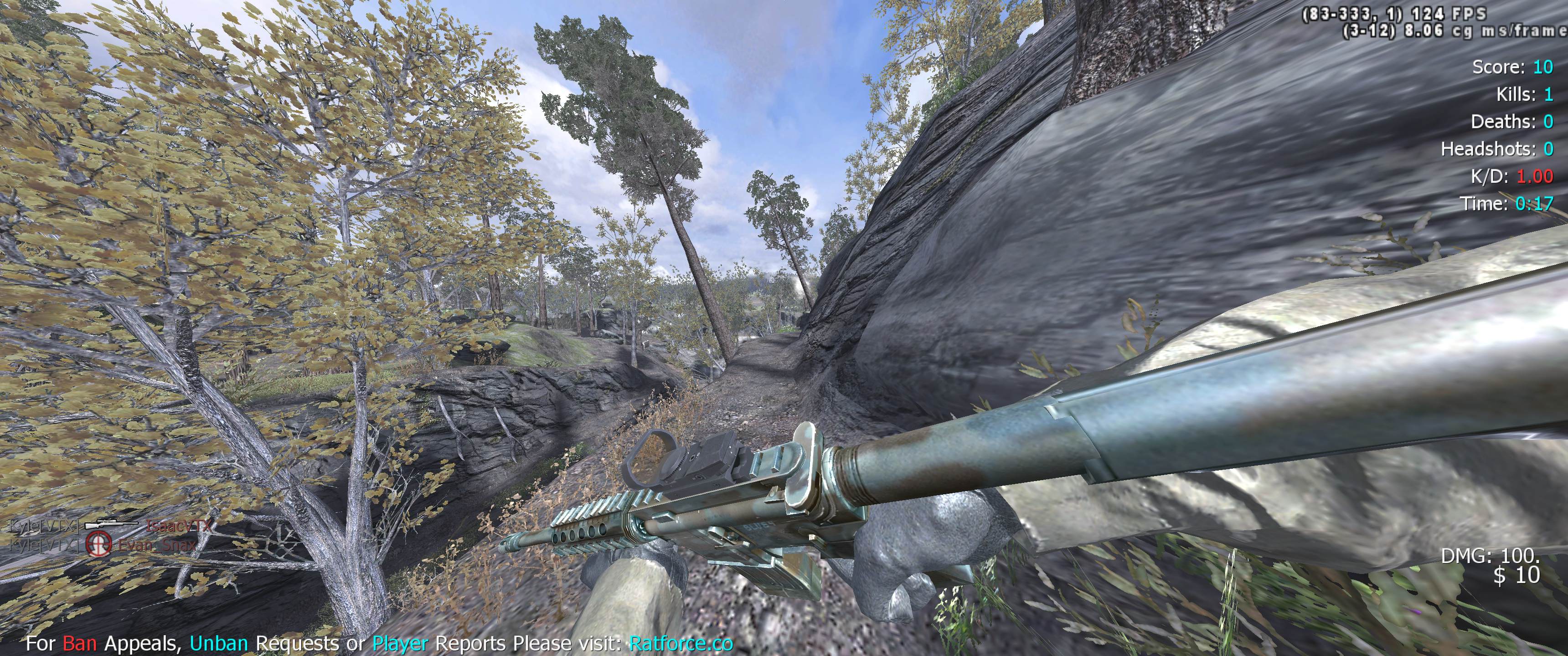This screenshot has height=656, width=1568.
Task: Open the Ratforce.co link in server message
Action: 681,643
